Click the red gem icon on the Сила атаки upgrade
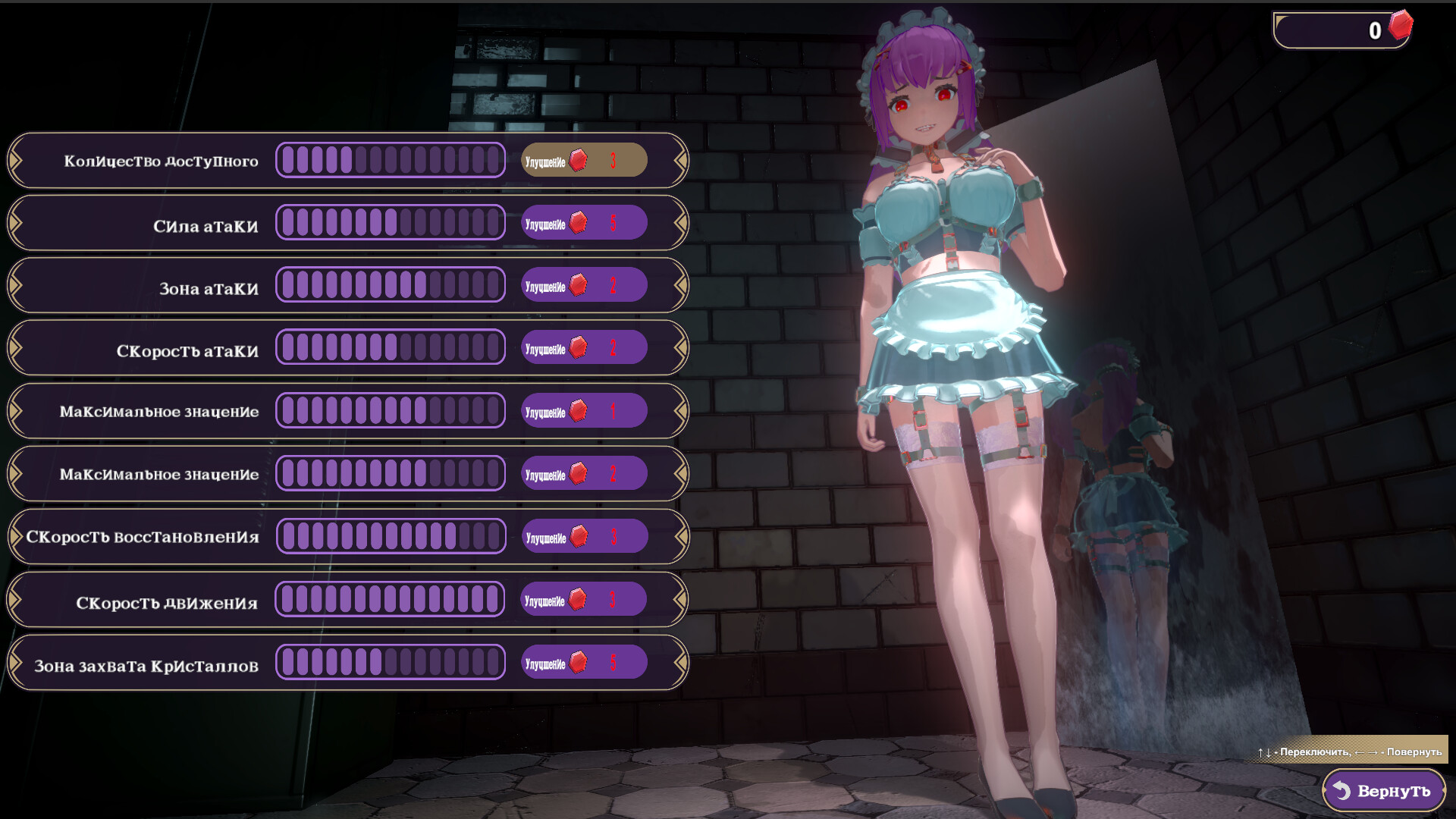 click(x=579, y=222)
